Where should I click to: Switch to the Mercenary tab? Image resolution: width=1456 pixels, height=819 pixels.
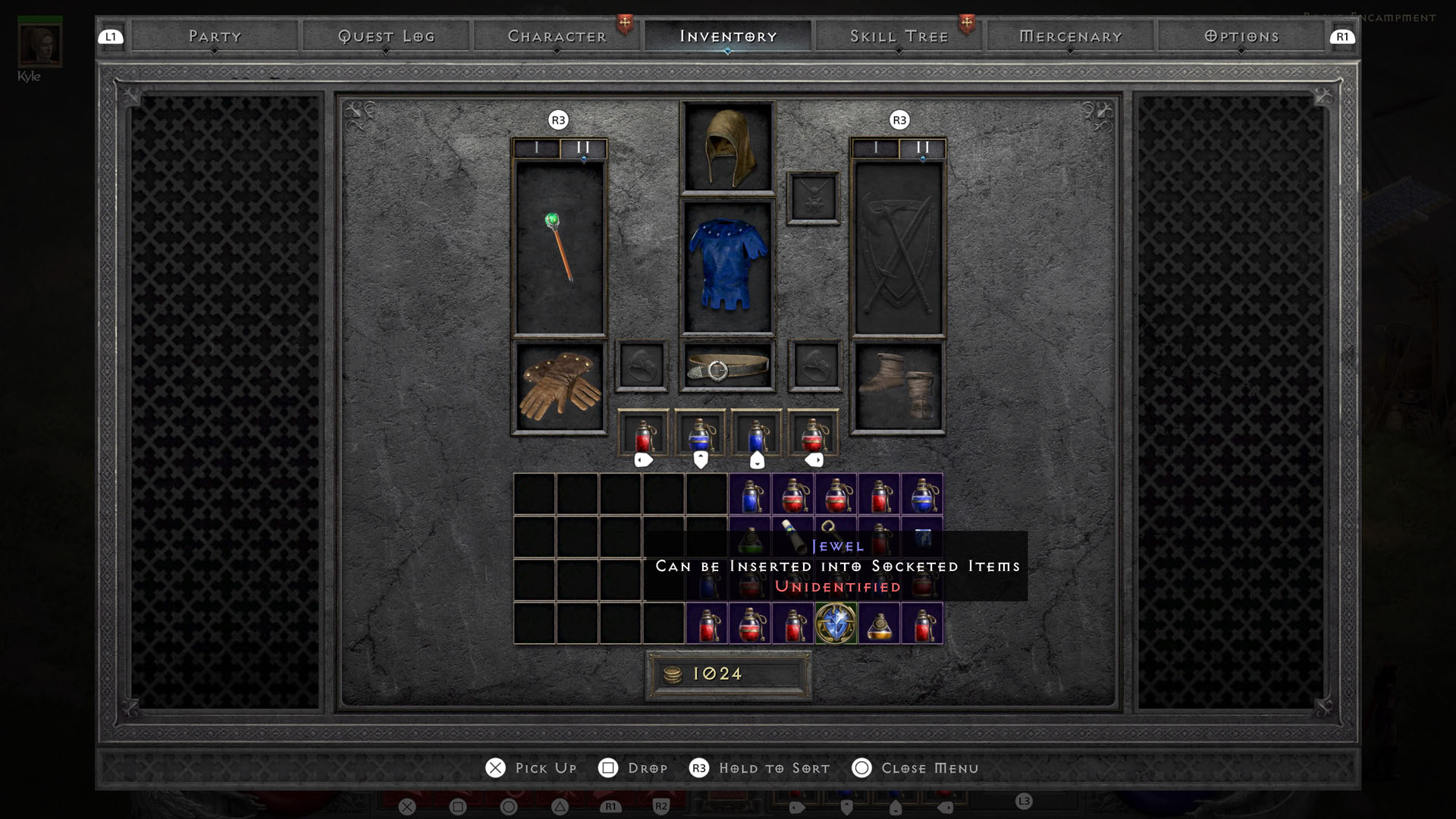(1070, 35)
